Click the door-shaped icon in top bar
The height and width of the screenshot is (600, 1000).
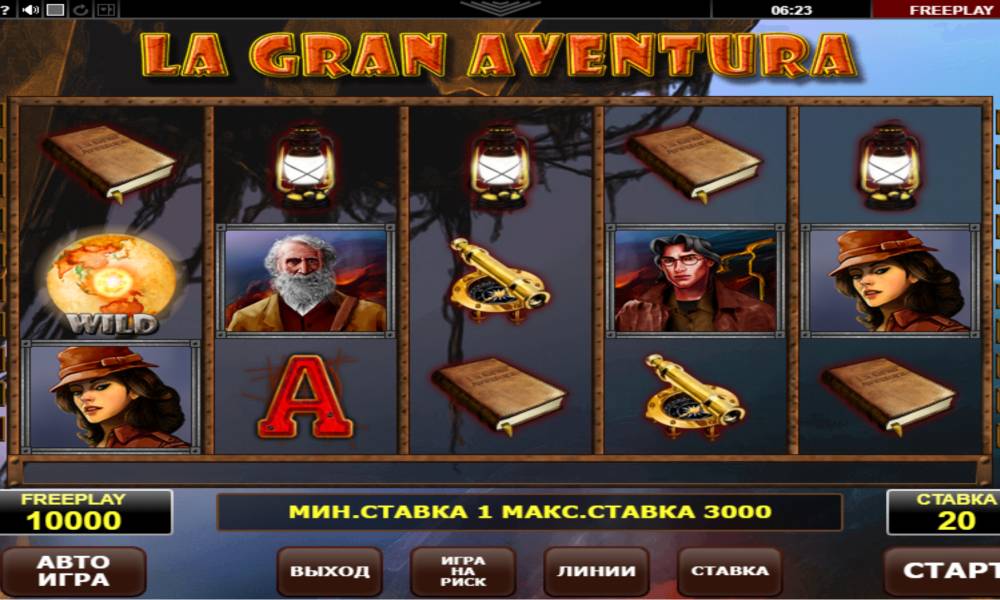(105, 10)
